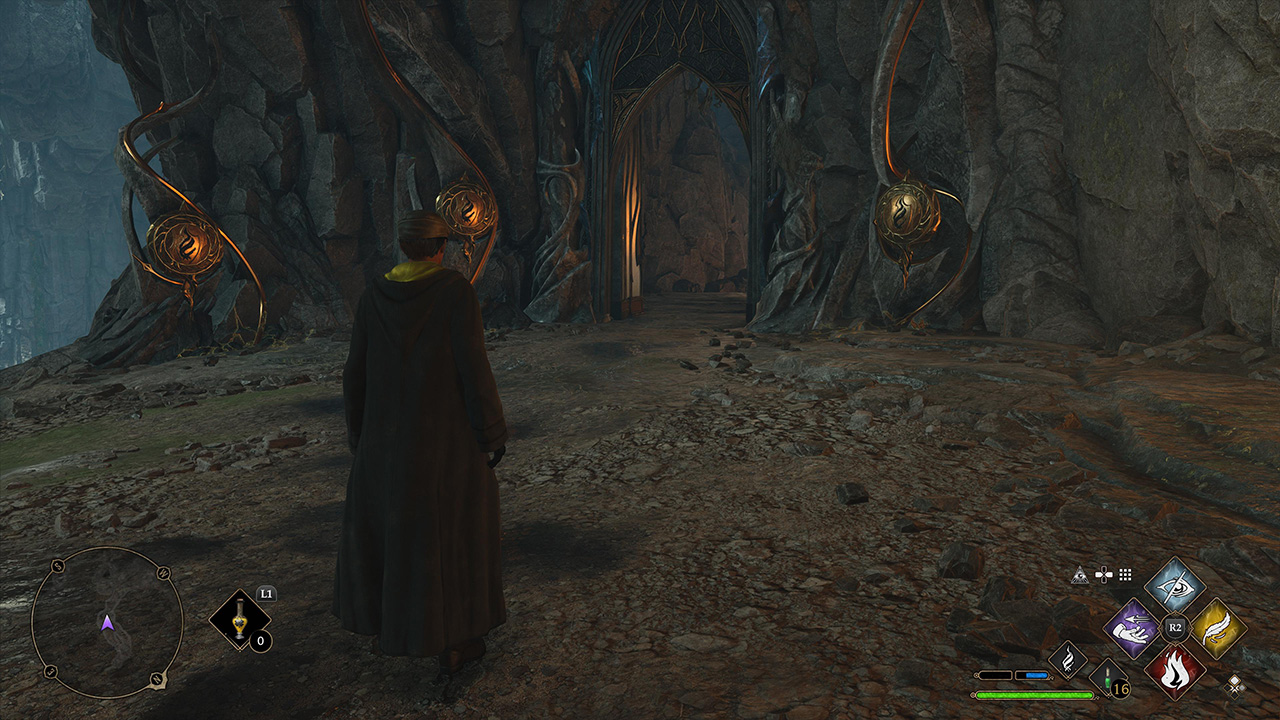The width and height of the screenshot is (1280, 720).
Task: Click the grid of dots spell-set icon
Action: pyautogui.click(x=1125, y=575)
